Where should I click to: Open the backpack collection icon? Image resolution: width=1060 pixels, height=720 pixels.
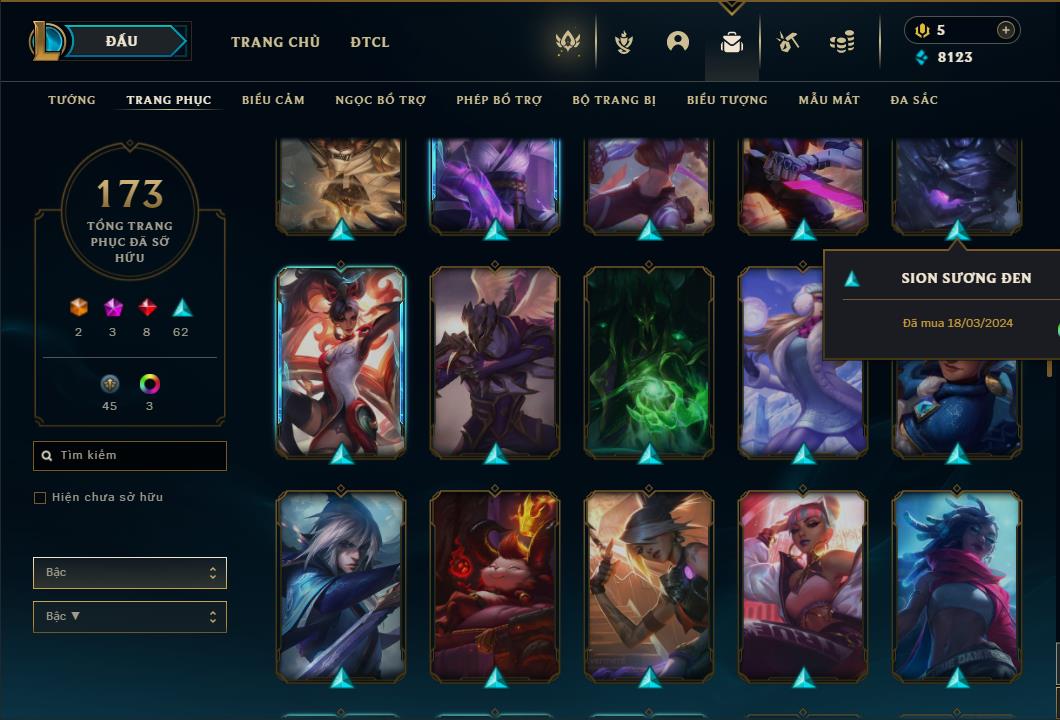tap(732, 42)
